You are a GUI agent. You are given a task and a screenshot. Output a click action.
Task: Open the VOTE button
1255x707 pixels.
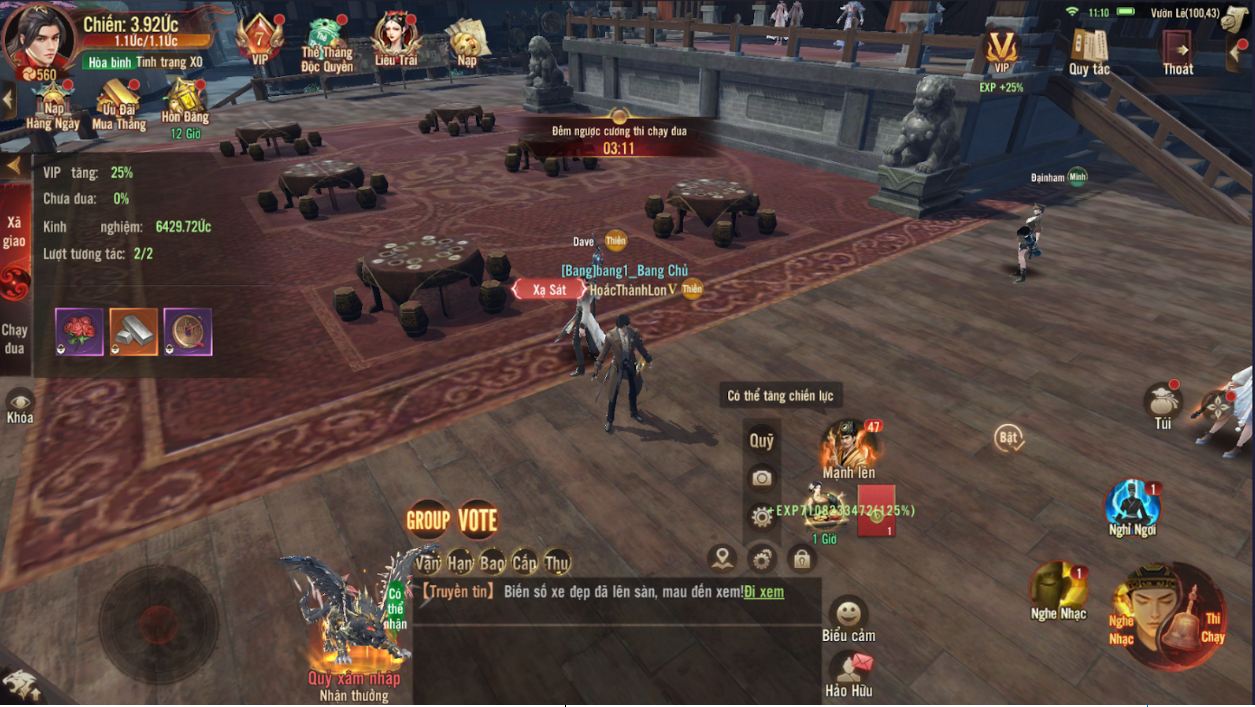pyautogui.click(x=477, y=520)
